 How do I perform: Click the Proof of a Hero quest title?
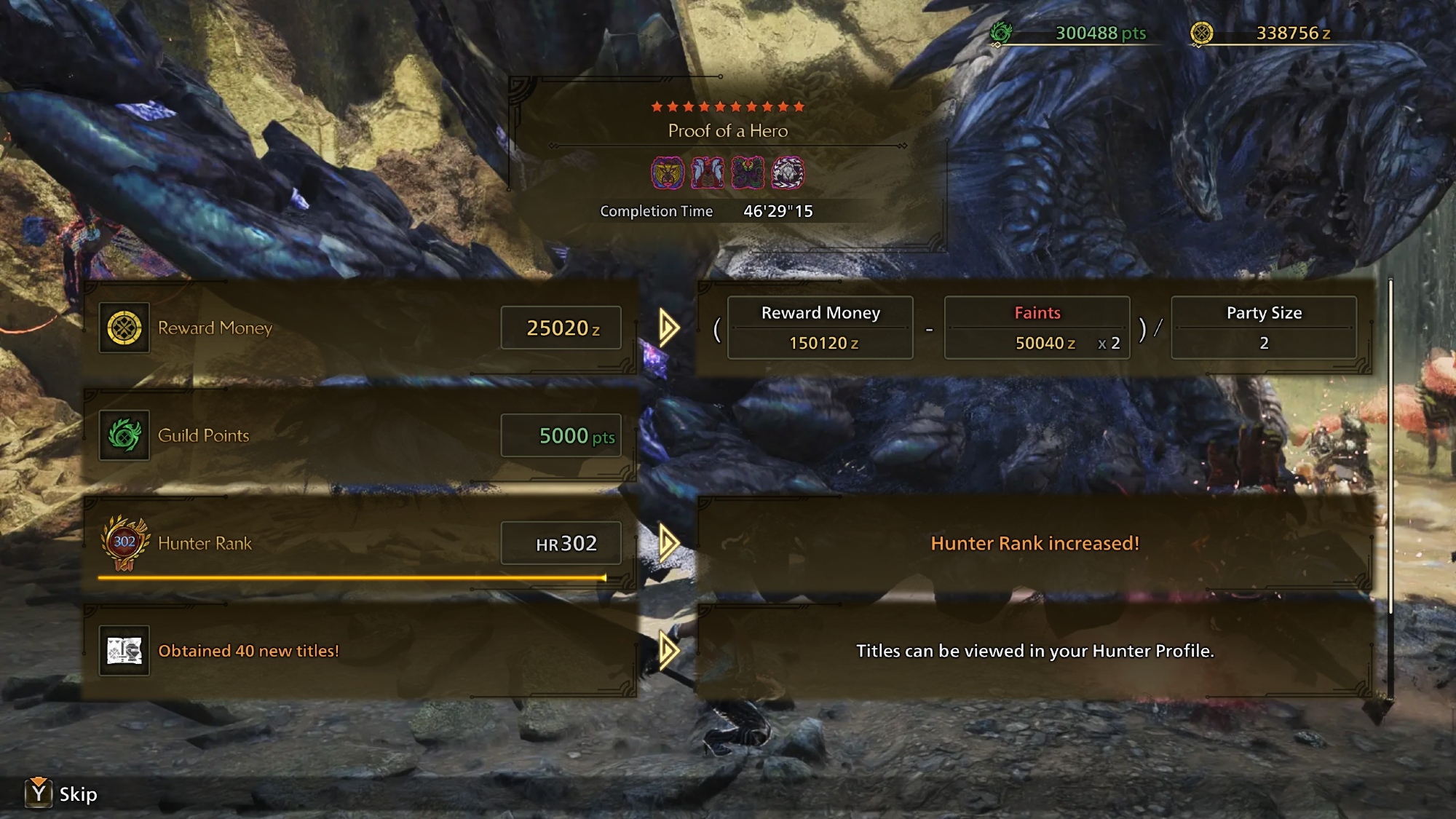point(728,131)
